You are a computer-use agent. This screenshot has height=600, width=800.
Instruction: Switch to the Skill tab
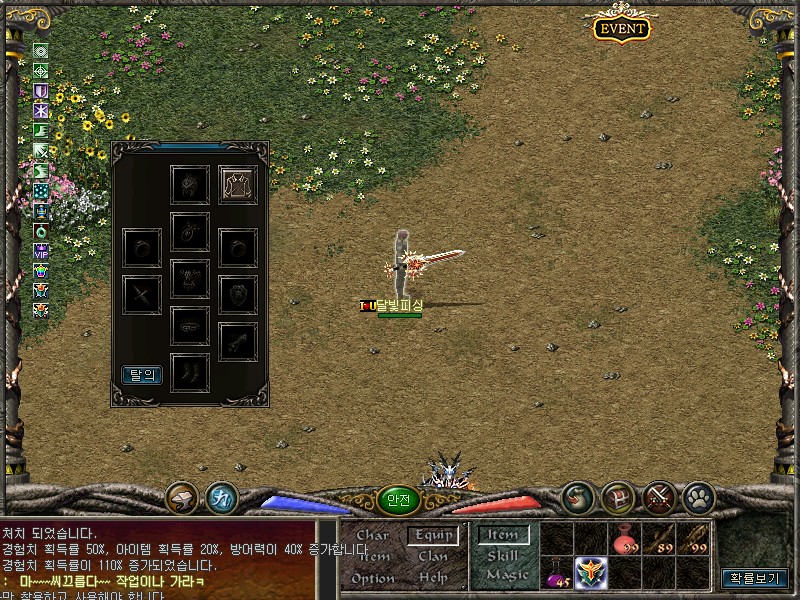[x=502, y=556]
